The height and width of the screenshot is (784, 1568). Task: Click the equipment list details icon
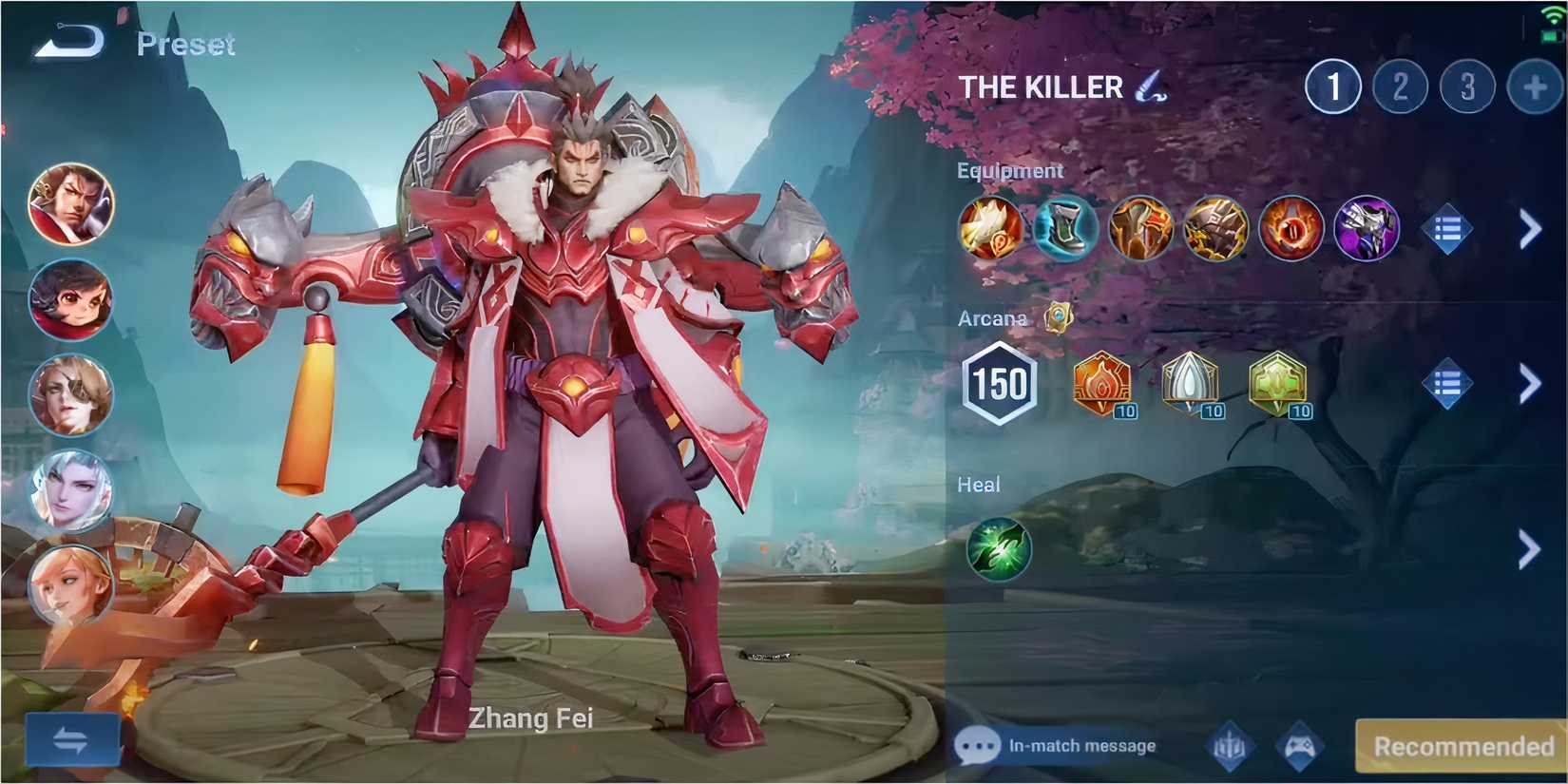click(x=1447, y=228)
